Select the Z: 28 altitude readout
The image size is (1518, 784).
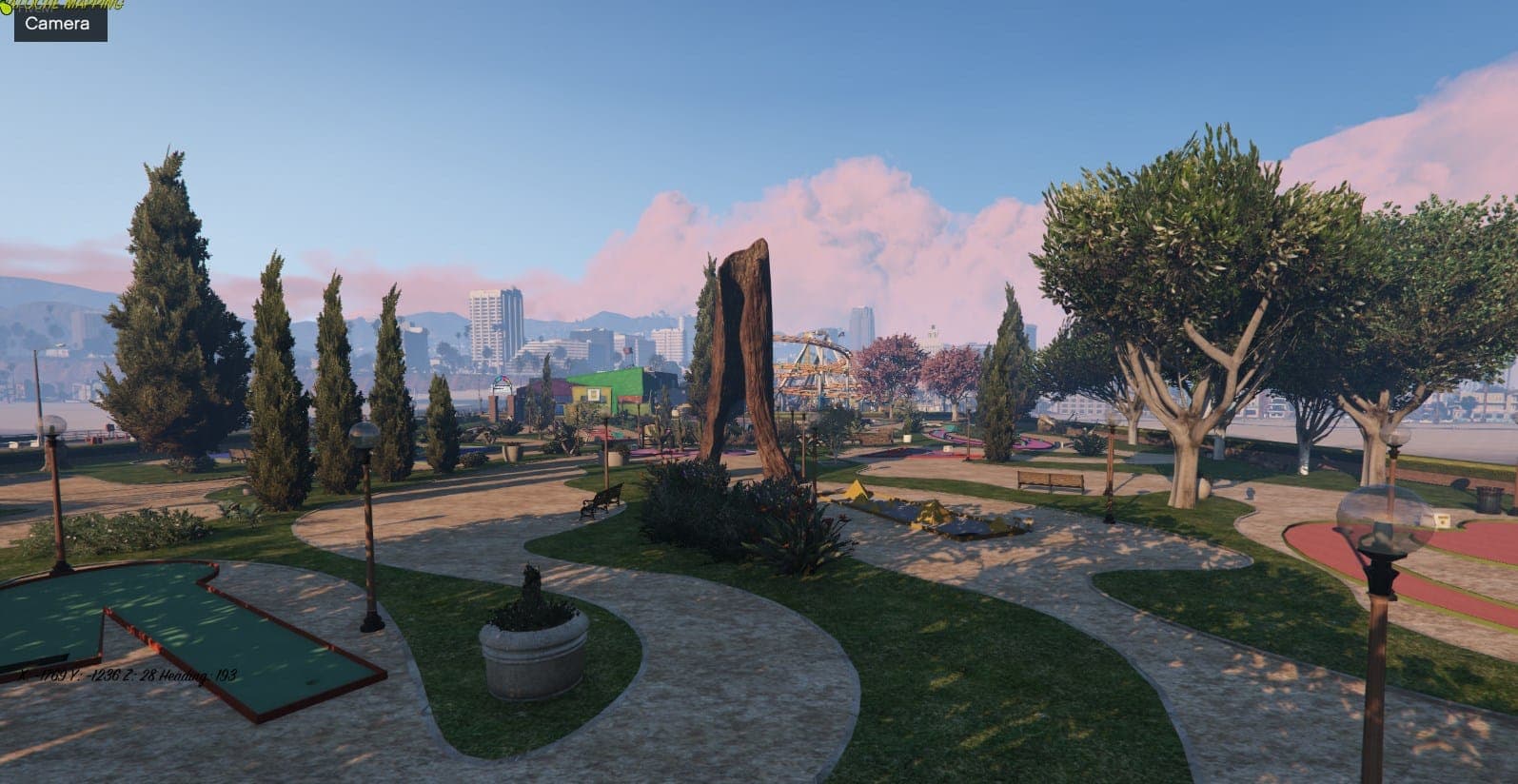141,674
